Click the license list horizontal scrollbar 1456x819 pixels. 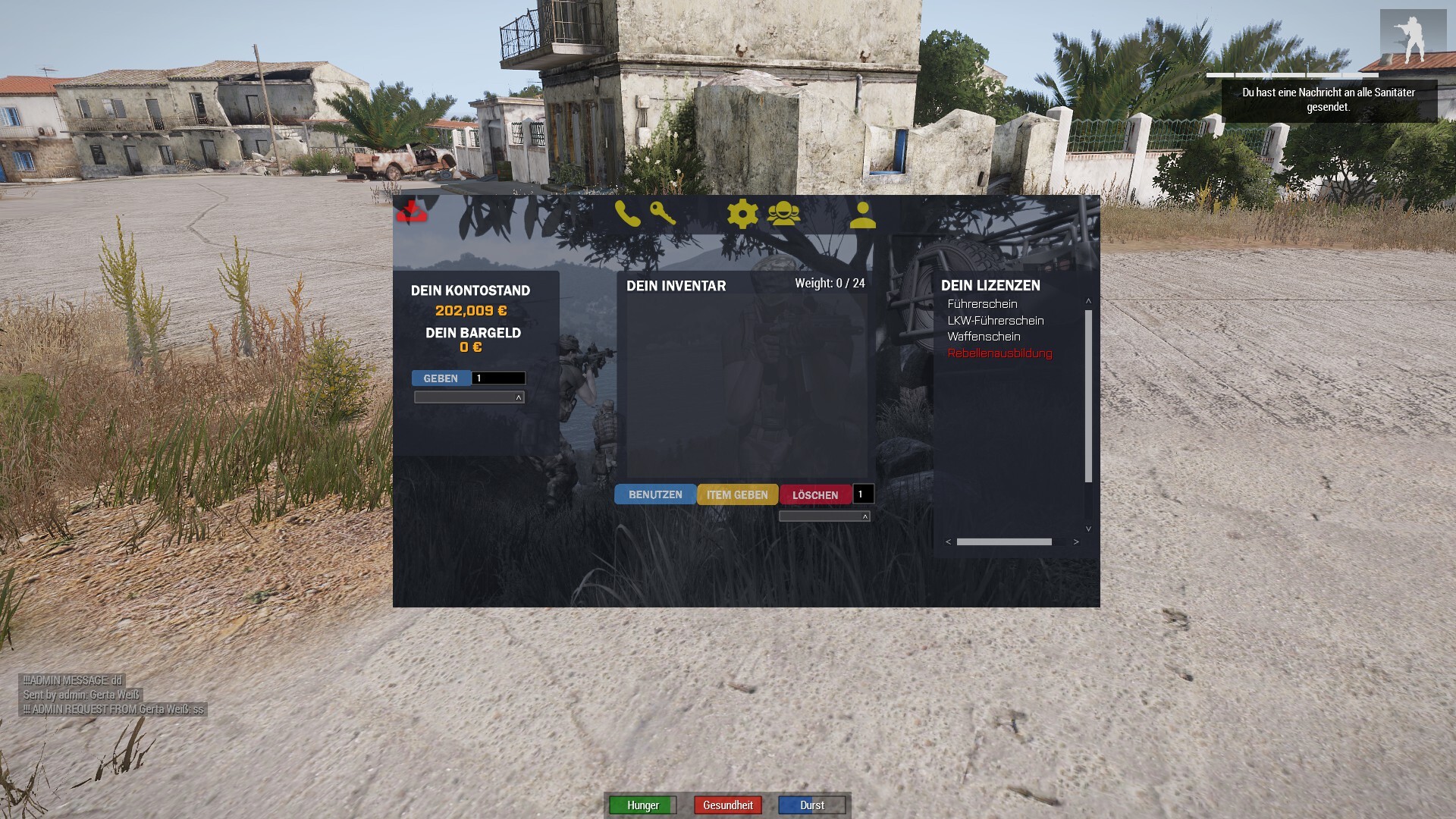coord(1004,542)
